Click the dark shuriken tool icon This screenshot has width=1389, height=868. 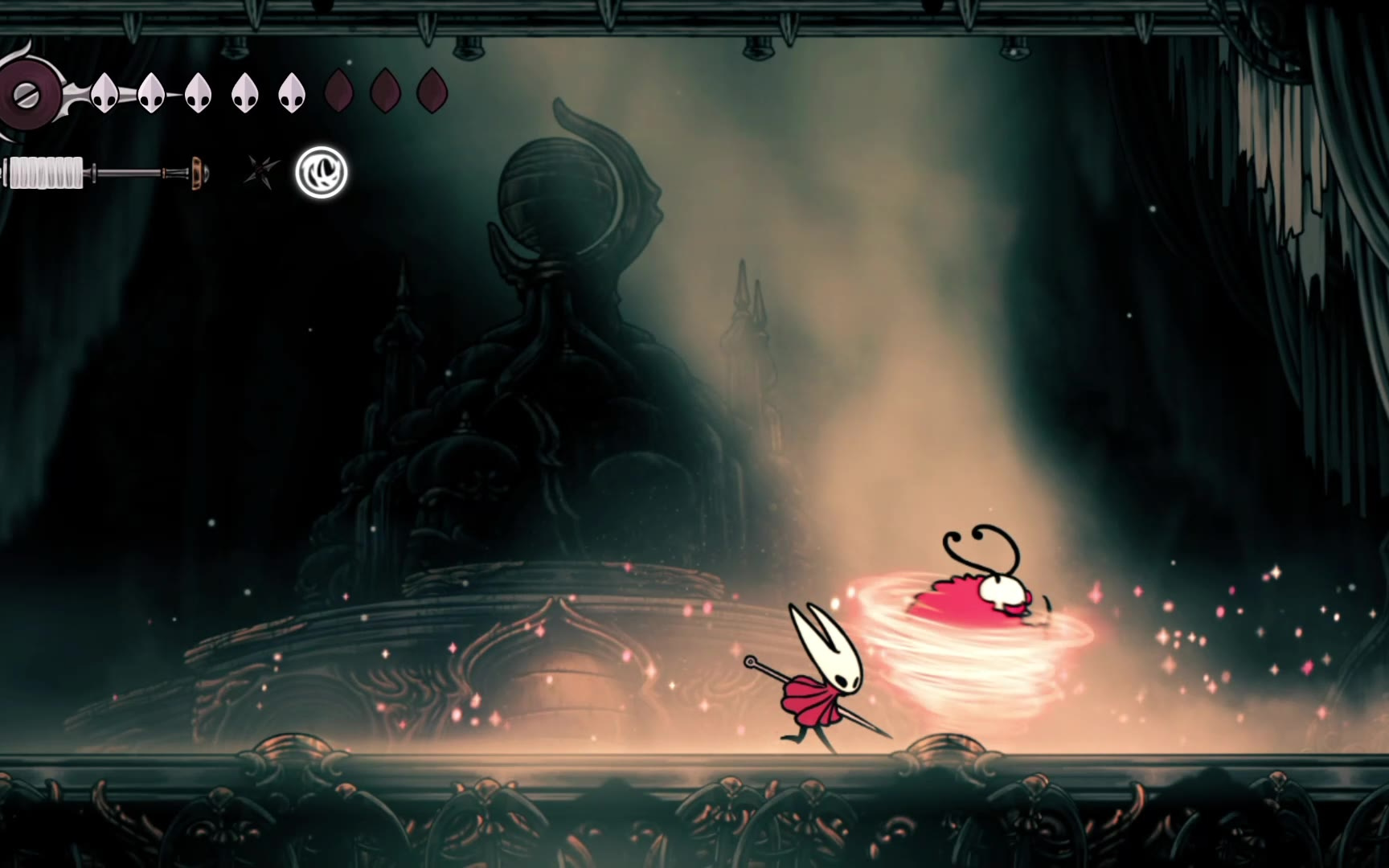261,172
